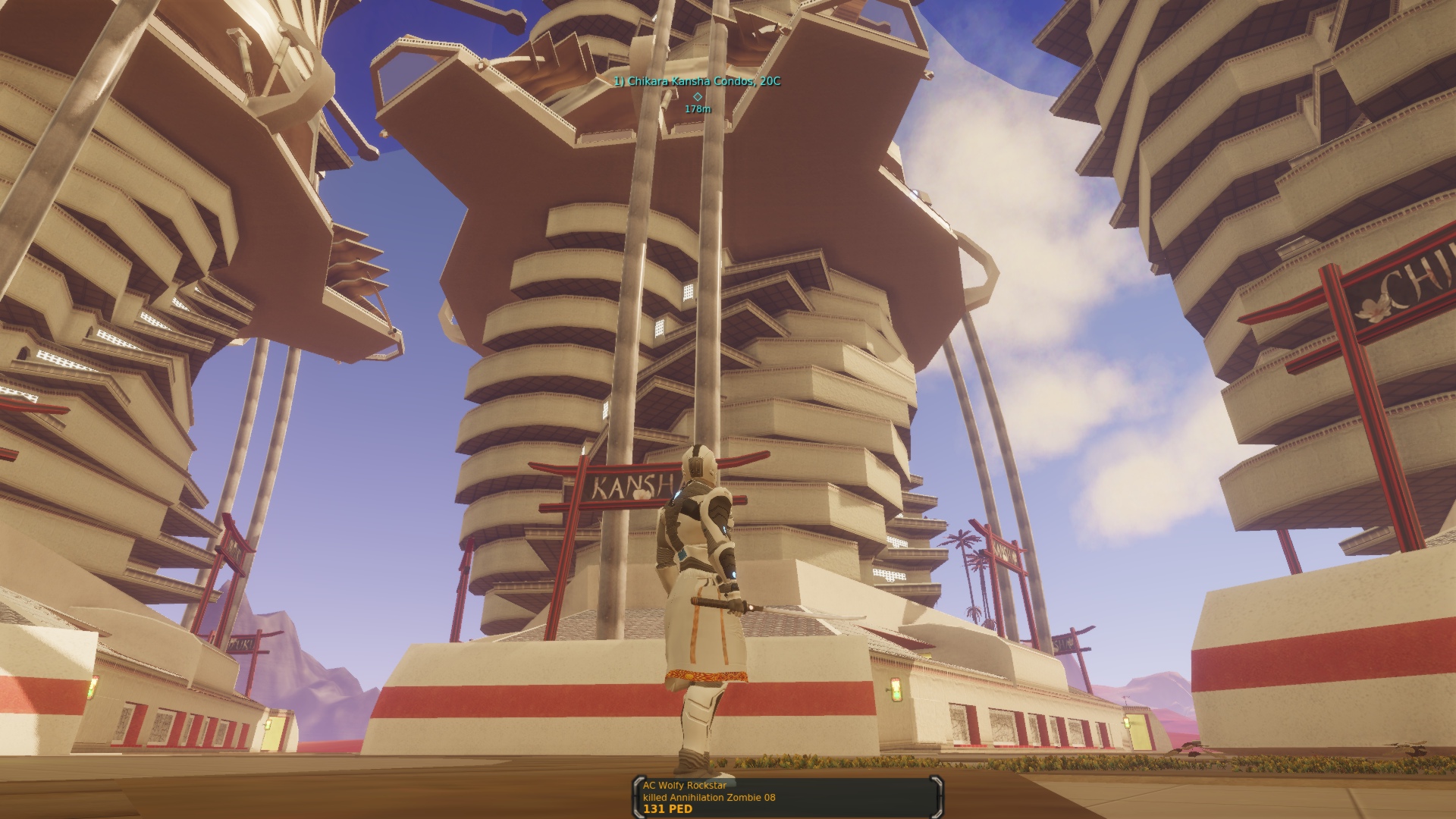Select the AC Wolfy Rockstar kill notification
The width and height of the screenshot is (1456, 819).
(786, 797)
